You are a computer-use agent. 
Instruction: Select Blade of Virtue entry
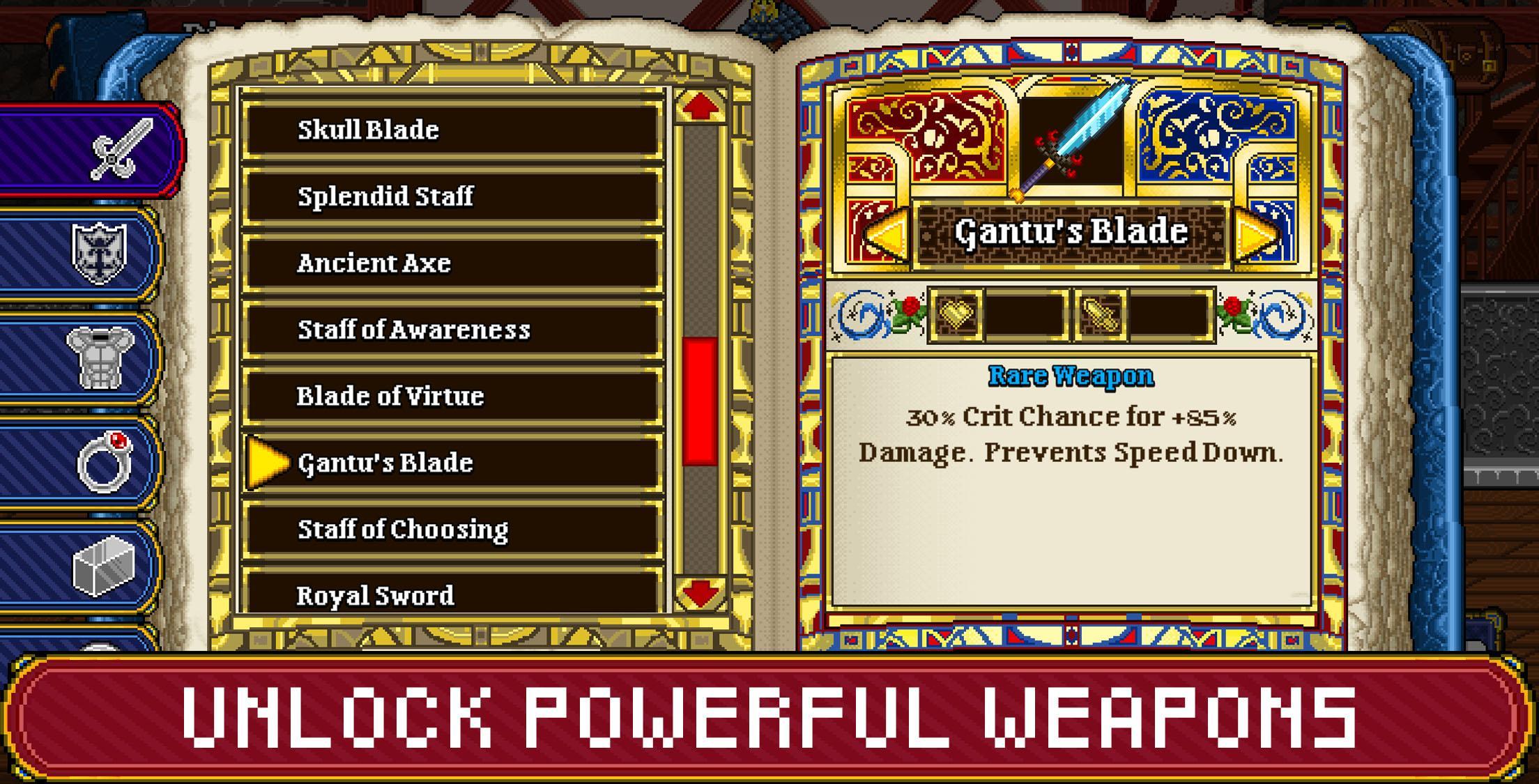pos(453,396)
